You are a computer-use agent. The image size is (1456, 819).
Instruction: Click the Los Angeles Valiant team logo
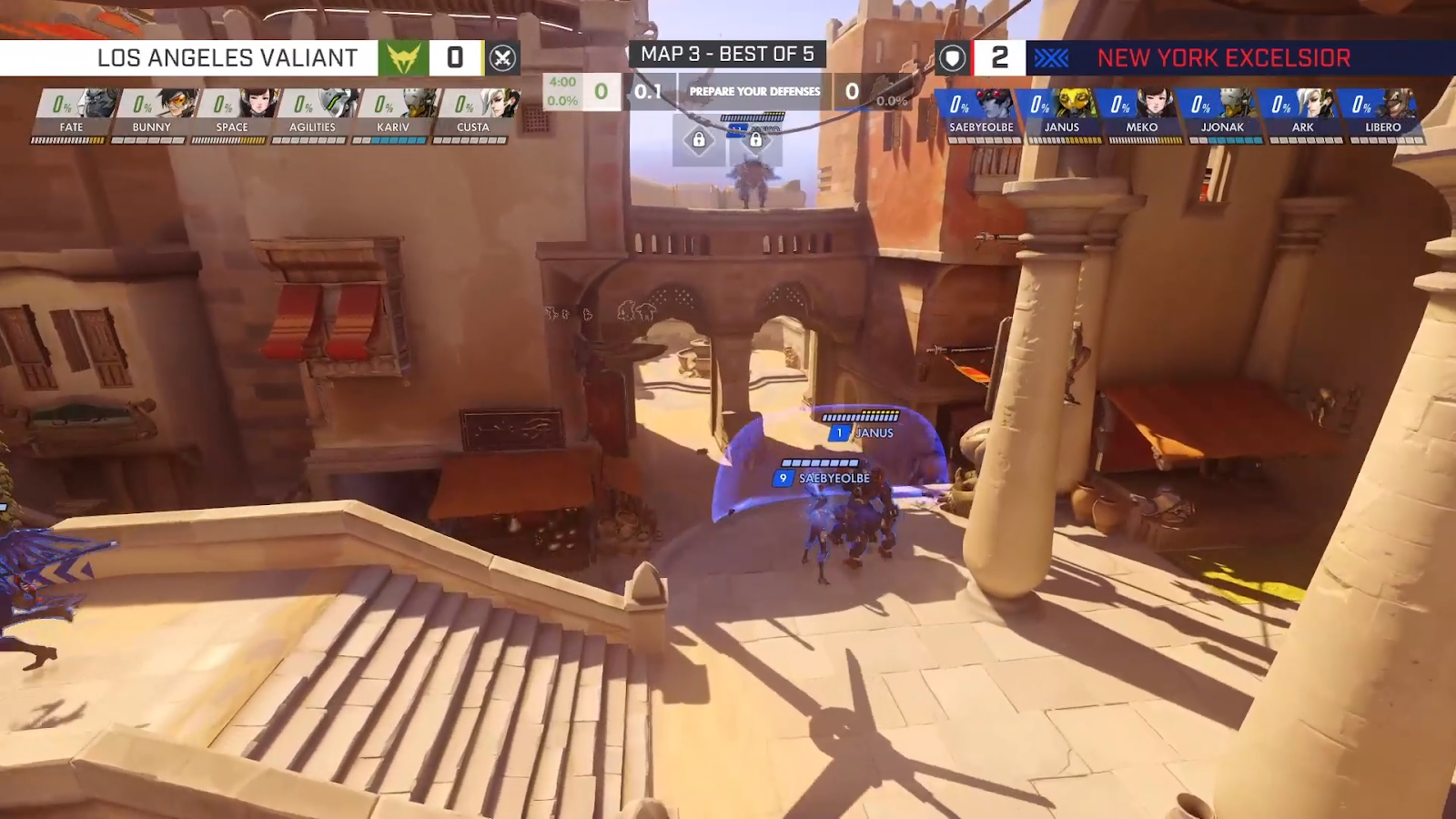[403, 58]
